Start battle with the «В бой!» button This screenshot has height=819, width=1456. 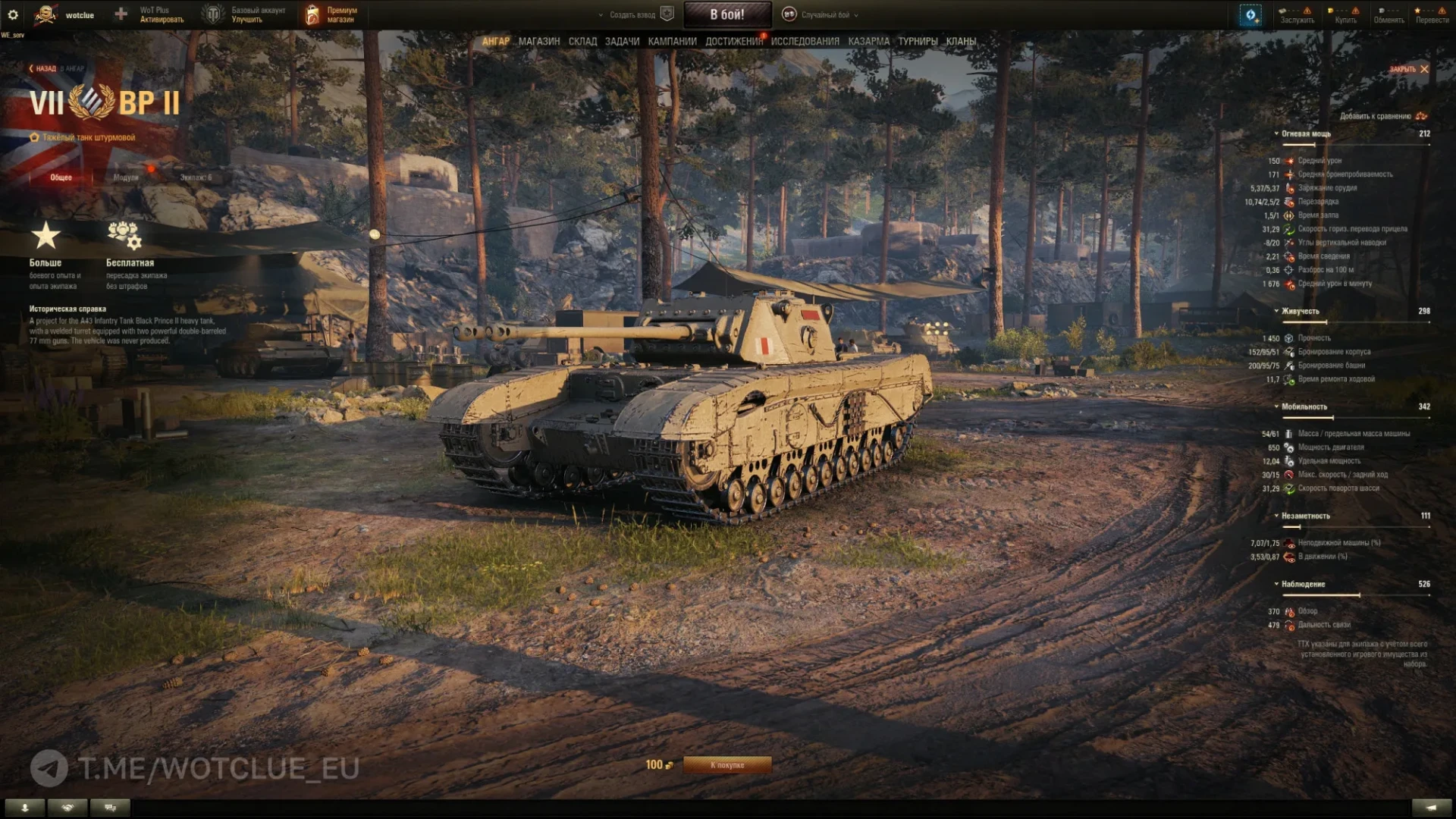pos(726,14)
